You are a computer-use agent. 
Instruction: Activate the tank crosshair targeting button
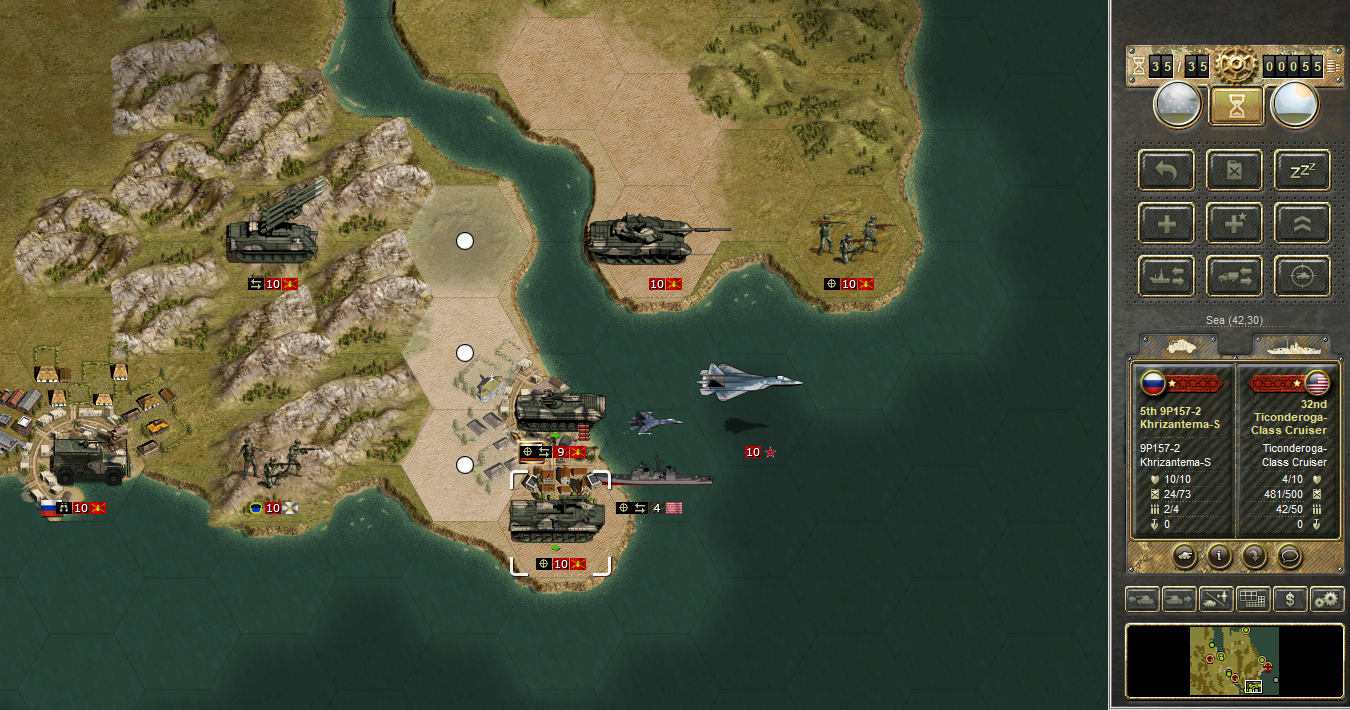(x=1302, y=277)
